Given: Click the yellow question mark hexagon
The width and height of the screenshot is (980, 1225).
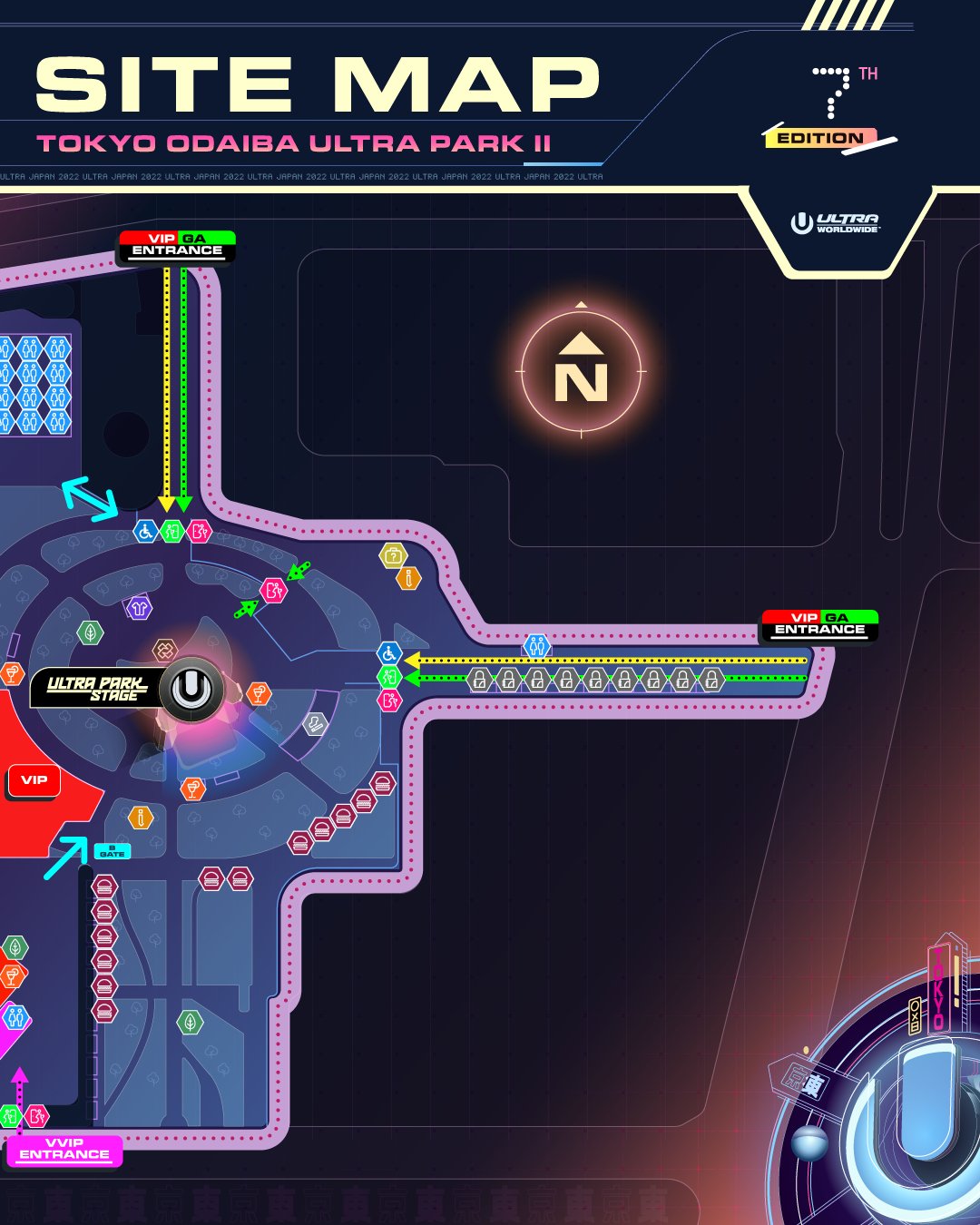Looking at the screenshot, I should click(x=393, y=554).
